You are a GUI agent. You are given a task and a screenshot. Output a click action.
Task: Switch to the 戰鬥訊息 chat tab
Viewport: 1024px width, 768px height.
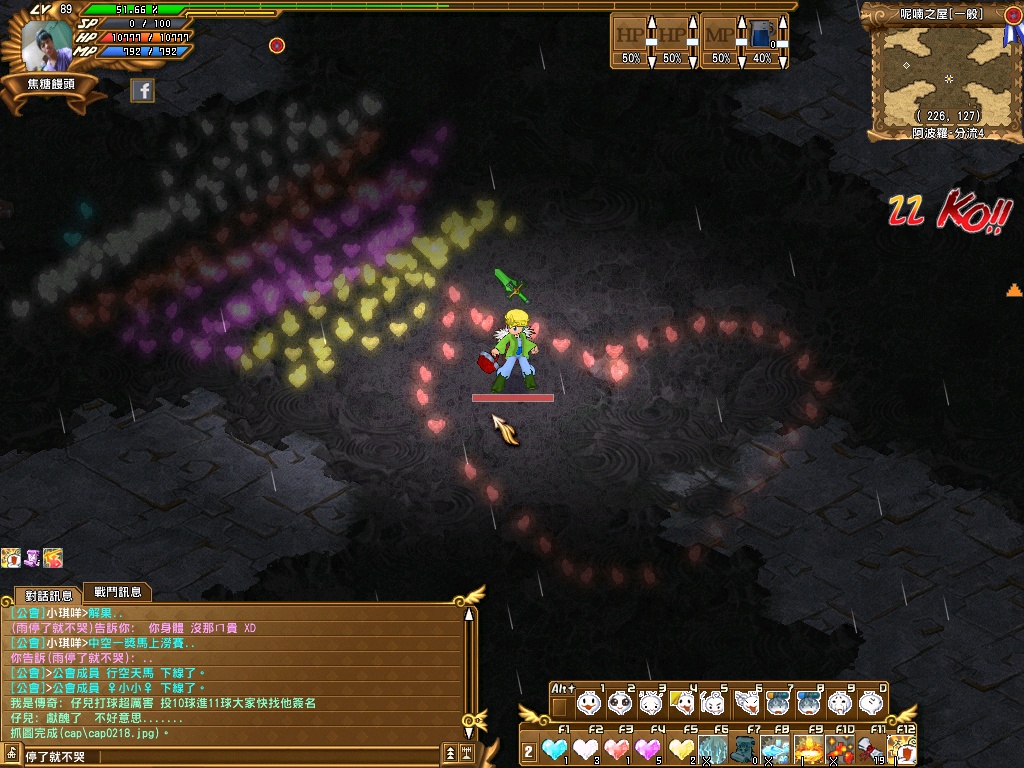116,592
